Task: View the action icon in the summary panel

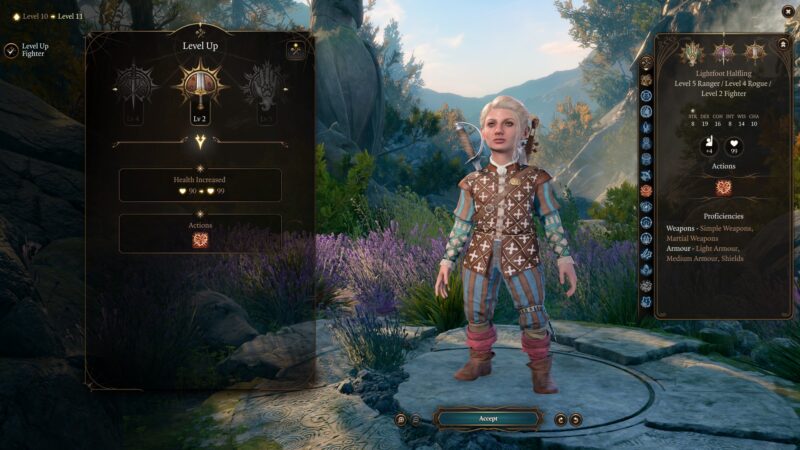Action: click(723, 187)
